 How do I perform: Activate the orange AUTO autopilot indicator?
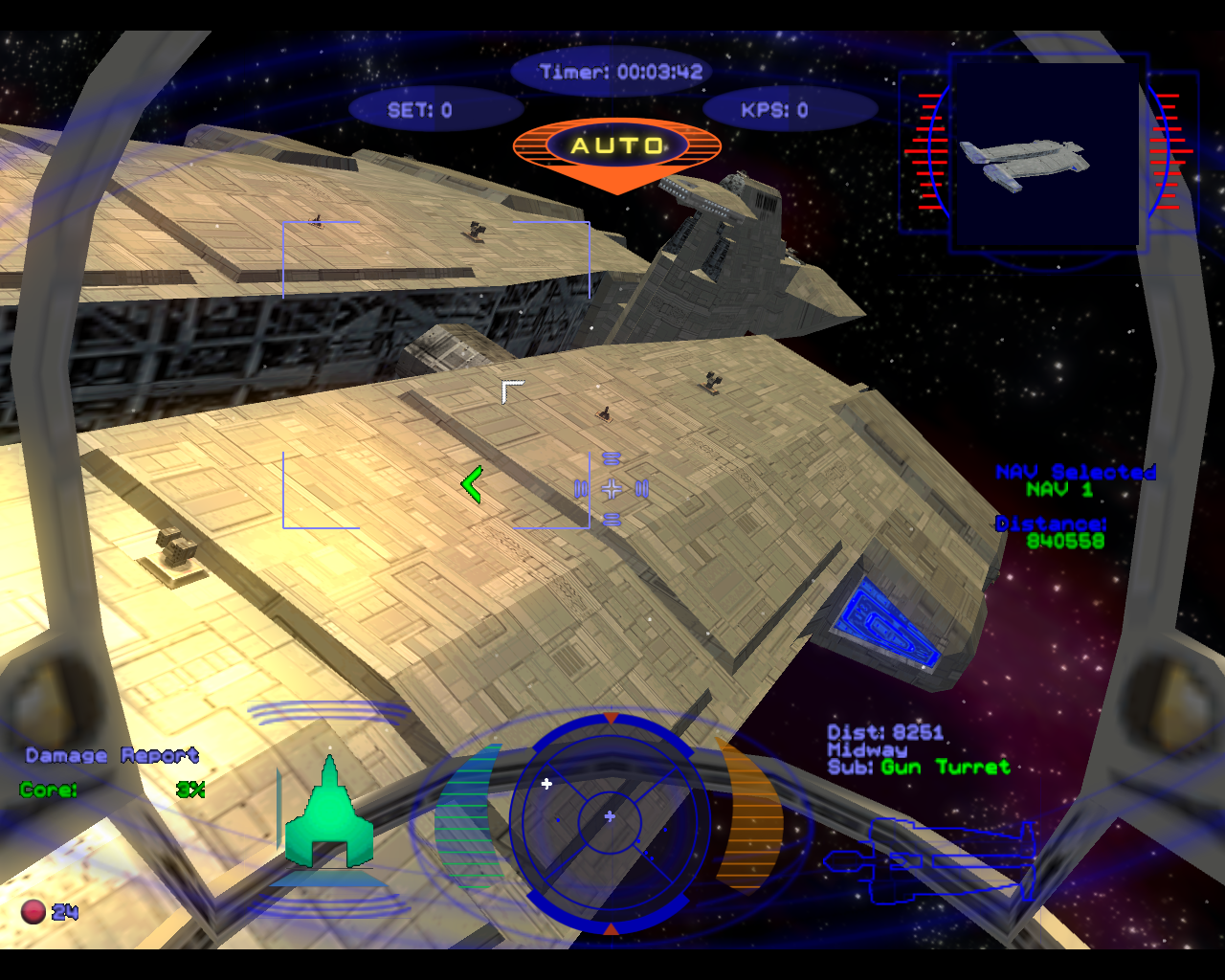tap(617, 148)
